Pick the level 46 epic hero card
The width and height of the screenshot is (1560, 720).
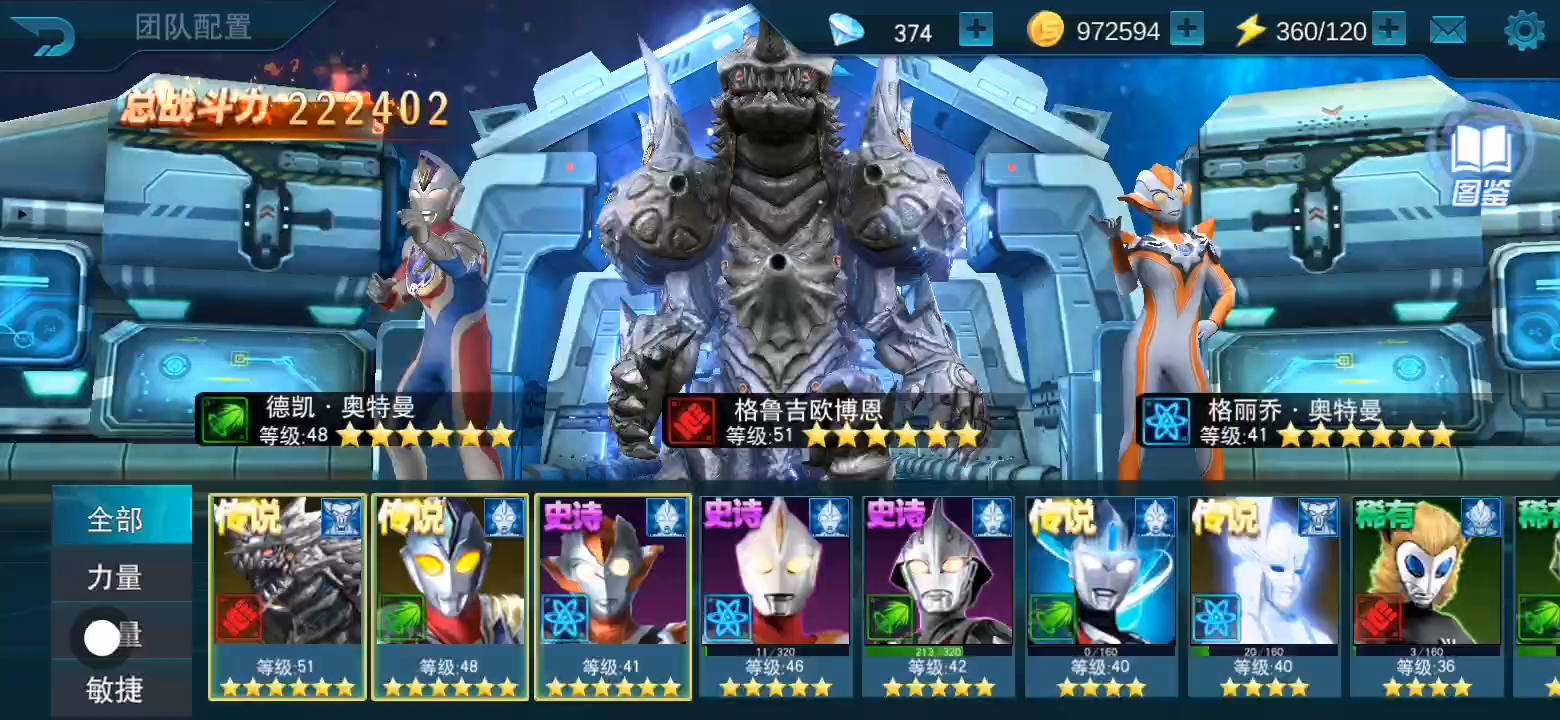tap(776, 595)
